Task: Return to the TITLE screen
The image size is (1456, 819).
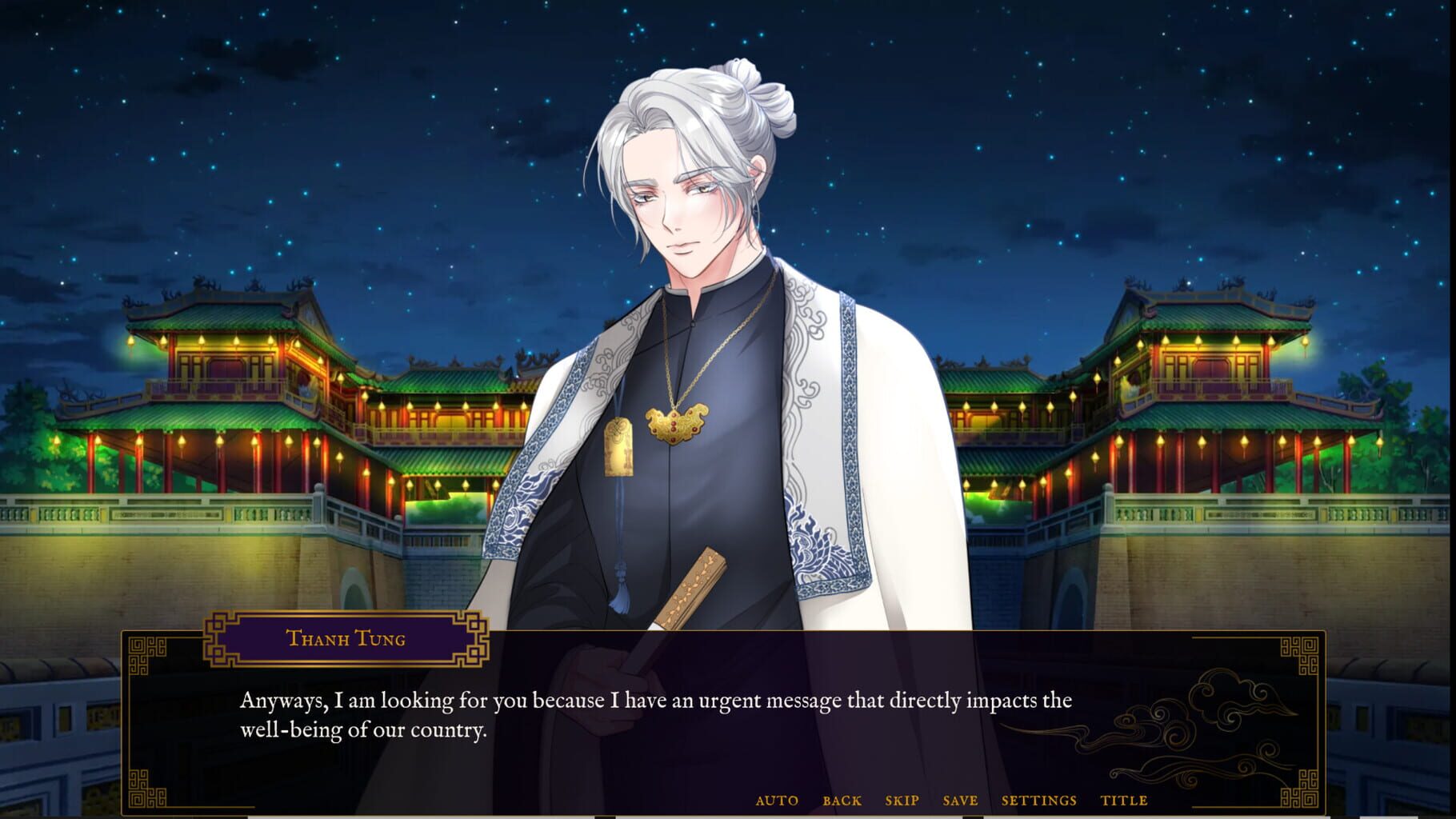Action: [x=1125, y=800]
